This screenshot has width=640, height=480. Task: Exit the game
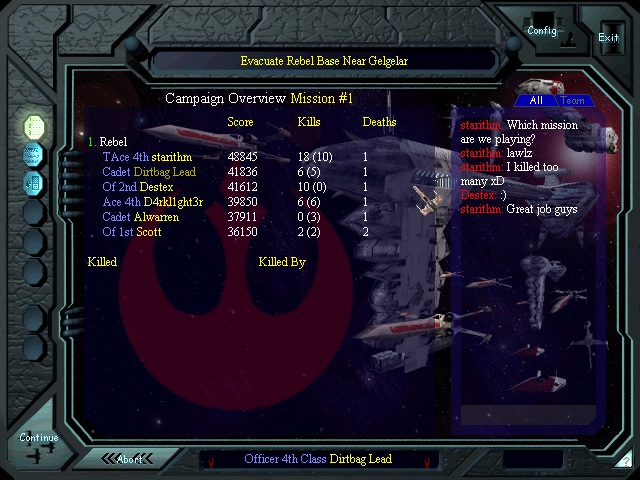(x=608, y=37)
